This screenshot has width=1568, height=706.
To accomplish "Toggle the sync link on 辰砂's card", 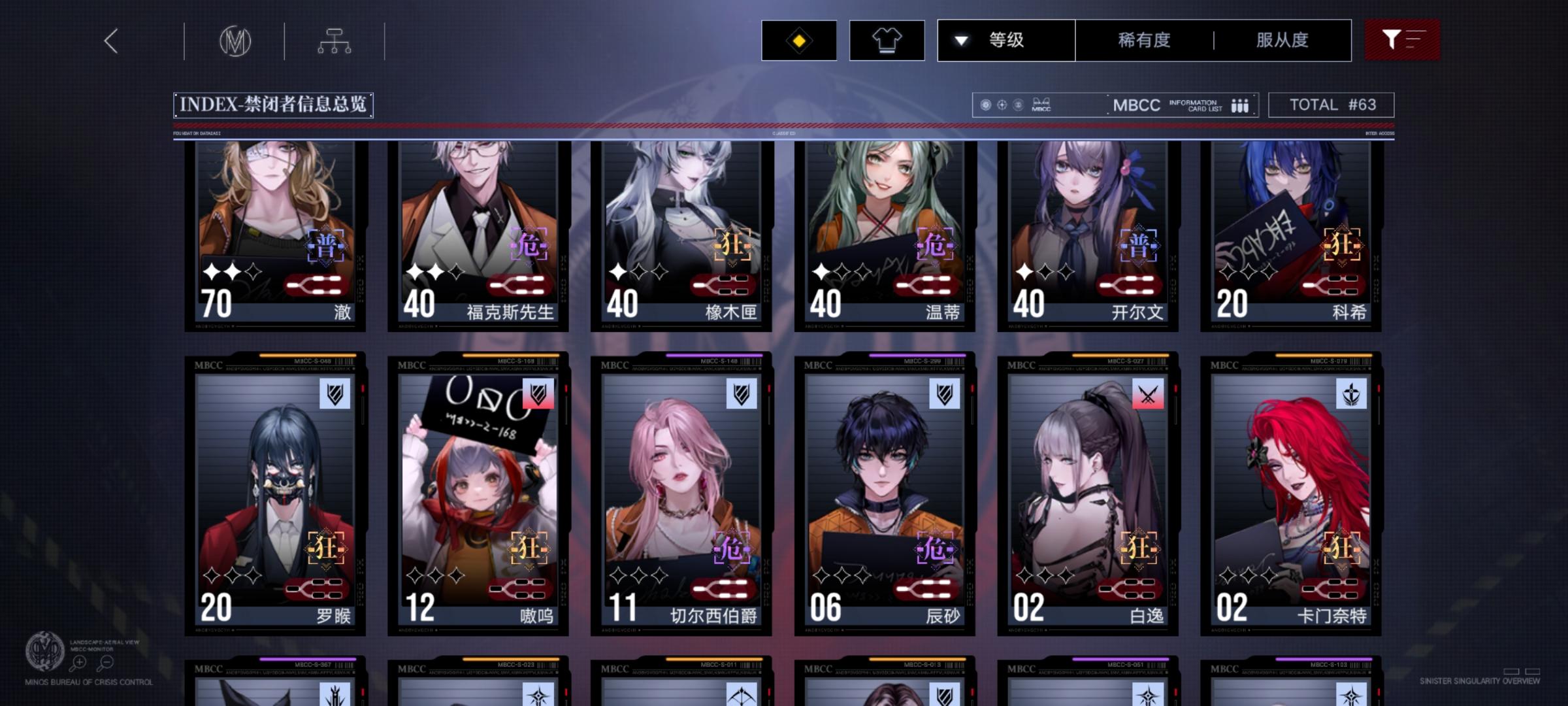I will [x=924, y=588].
